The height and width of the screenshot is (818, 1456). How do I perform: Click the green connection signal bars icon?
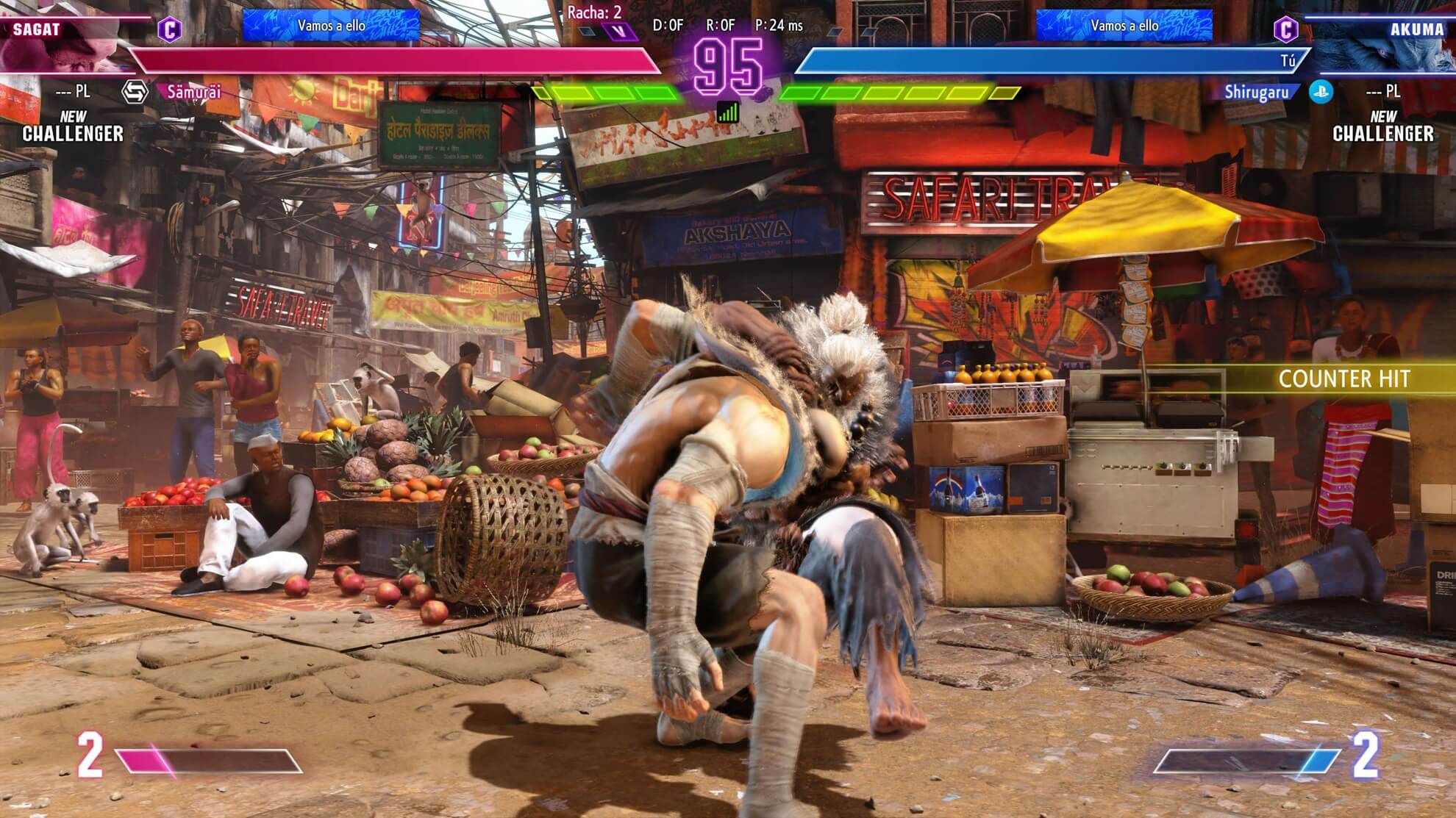(727, 112)
